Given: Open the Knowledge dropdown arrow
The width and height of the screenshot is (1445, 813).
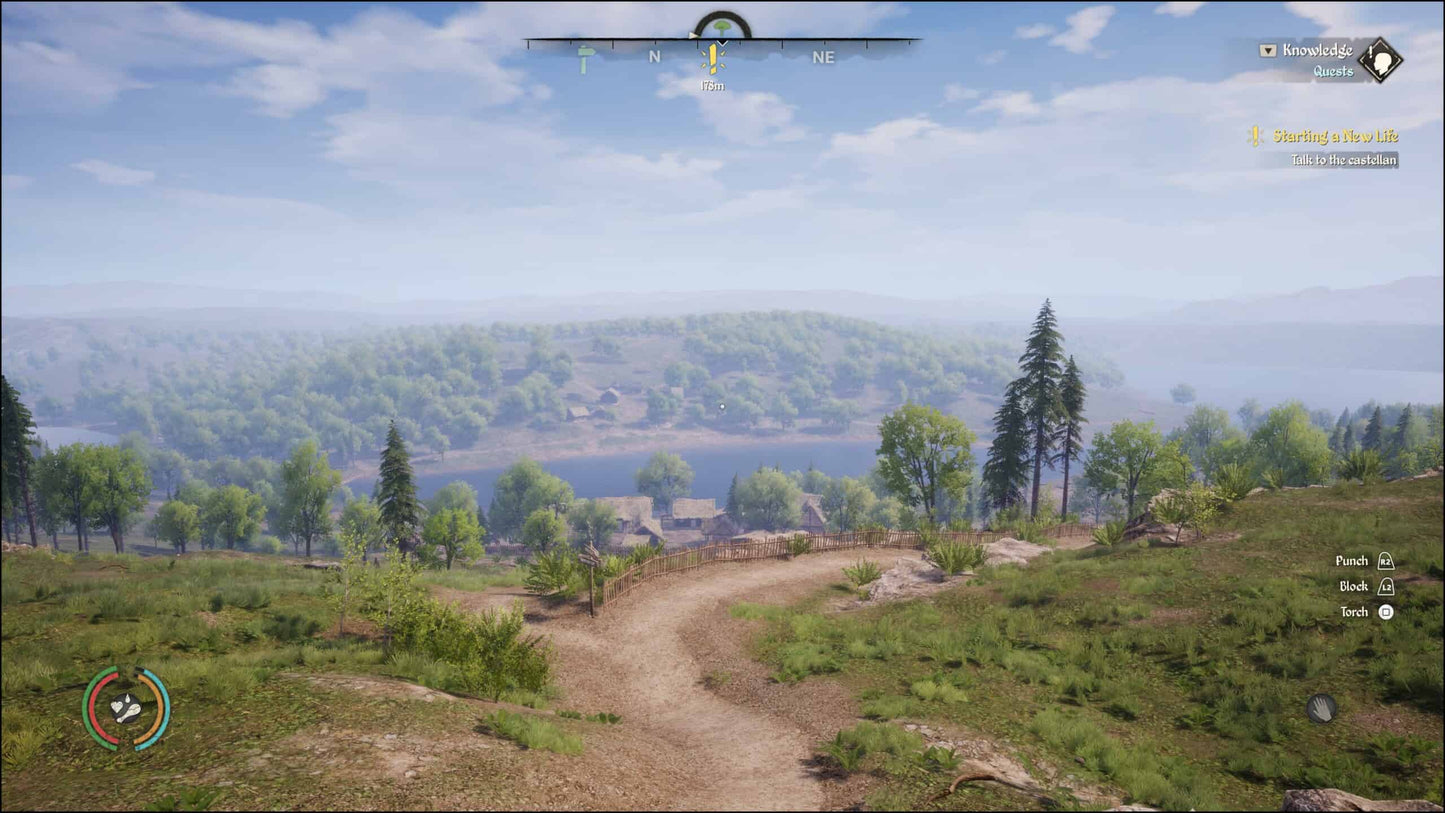Looking at the screenshot, I should click(x=1267, y=48).
